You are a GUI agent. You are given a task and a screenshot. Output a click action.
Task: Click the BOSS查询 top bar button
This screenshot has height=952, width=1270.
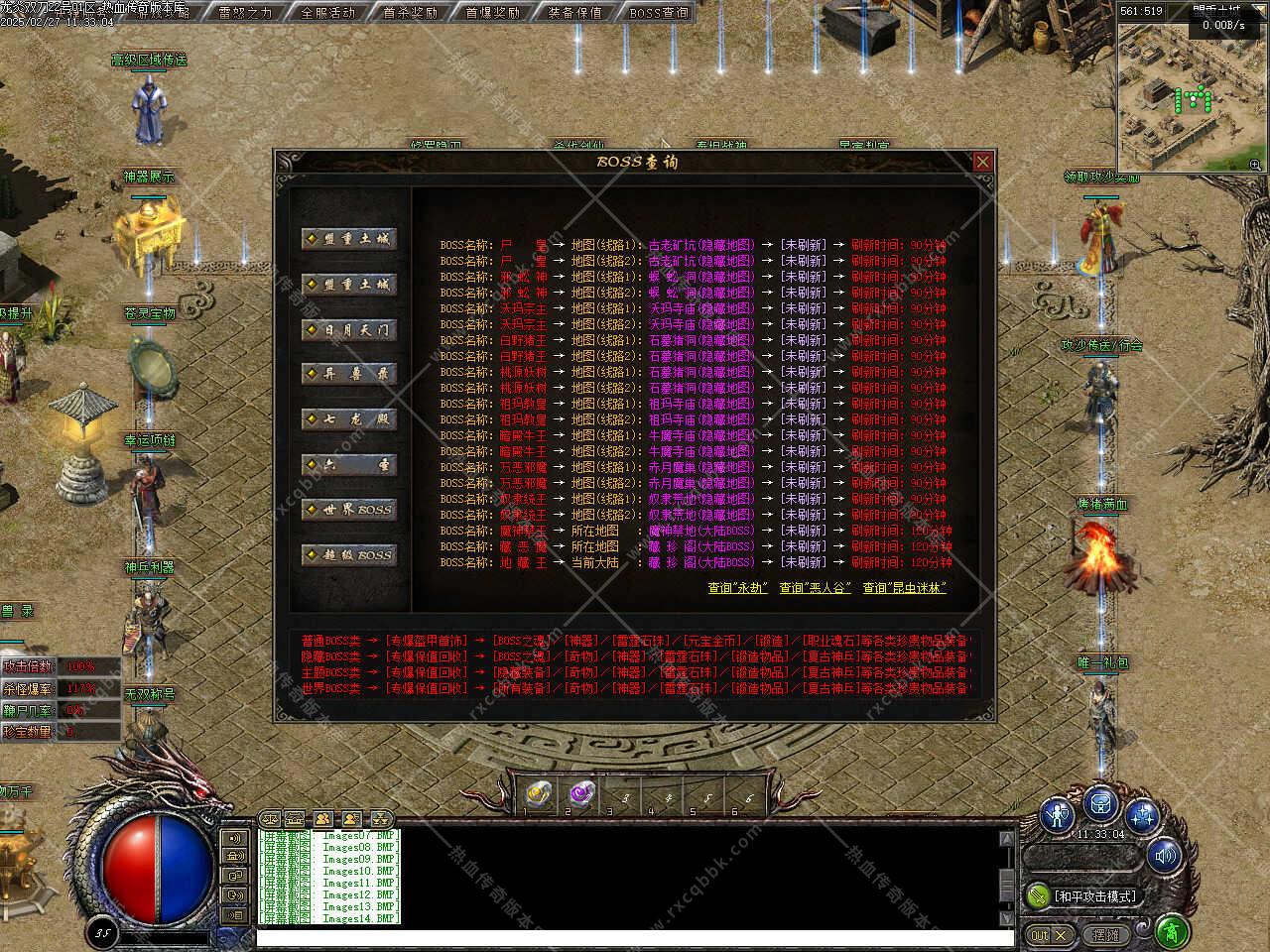[x=658, y=13]
